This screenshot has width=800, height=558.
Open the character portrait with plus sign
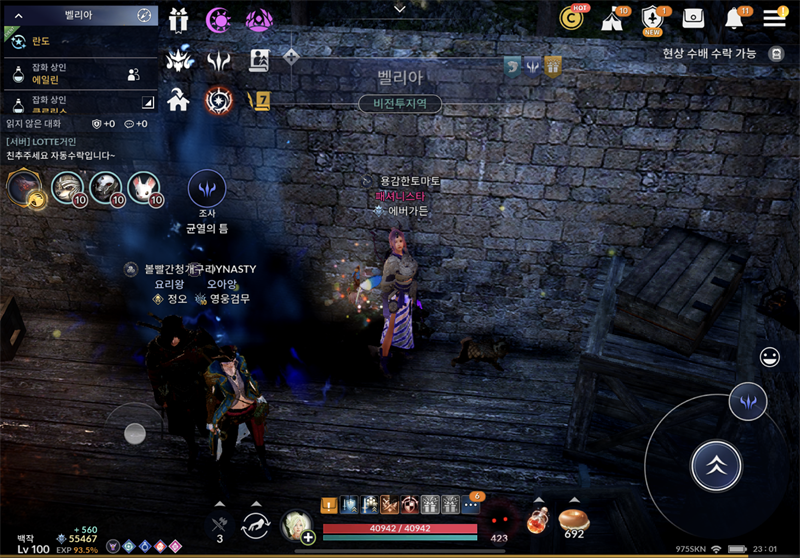coord(297,525)
